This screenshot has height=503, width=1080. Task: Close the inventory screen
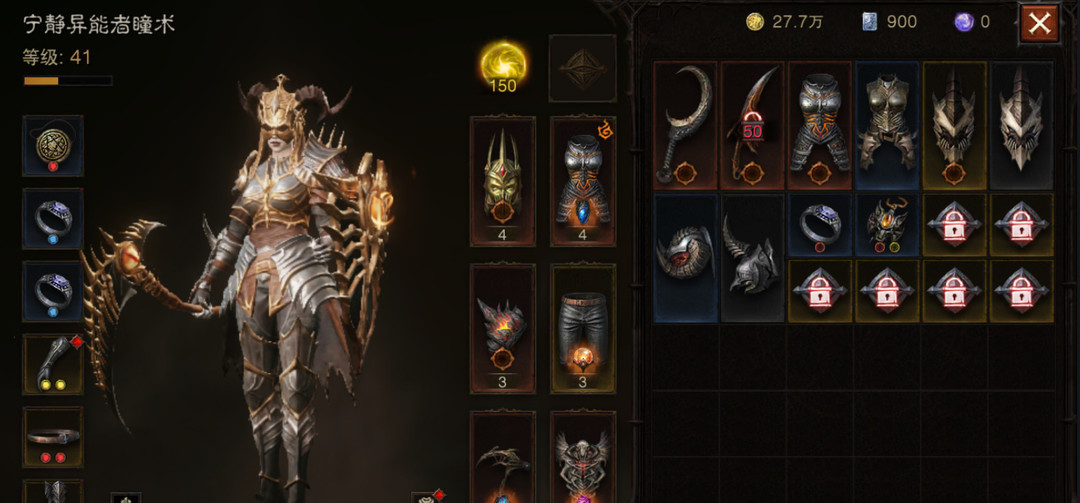click(1039, 24)
